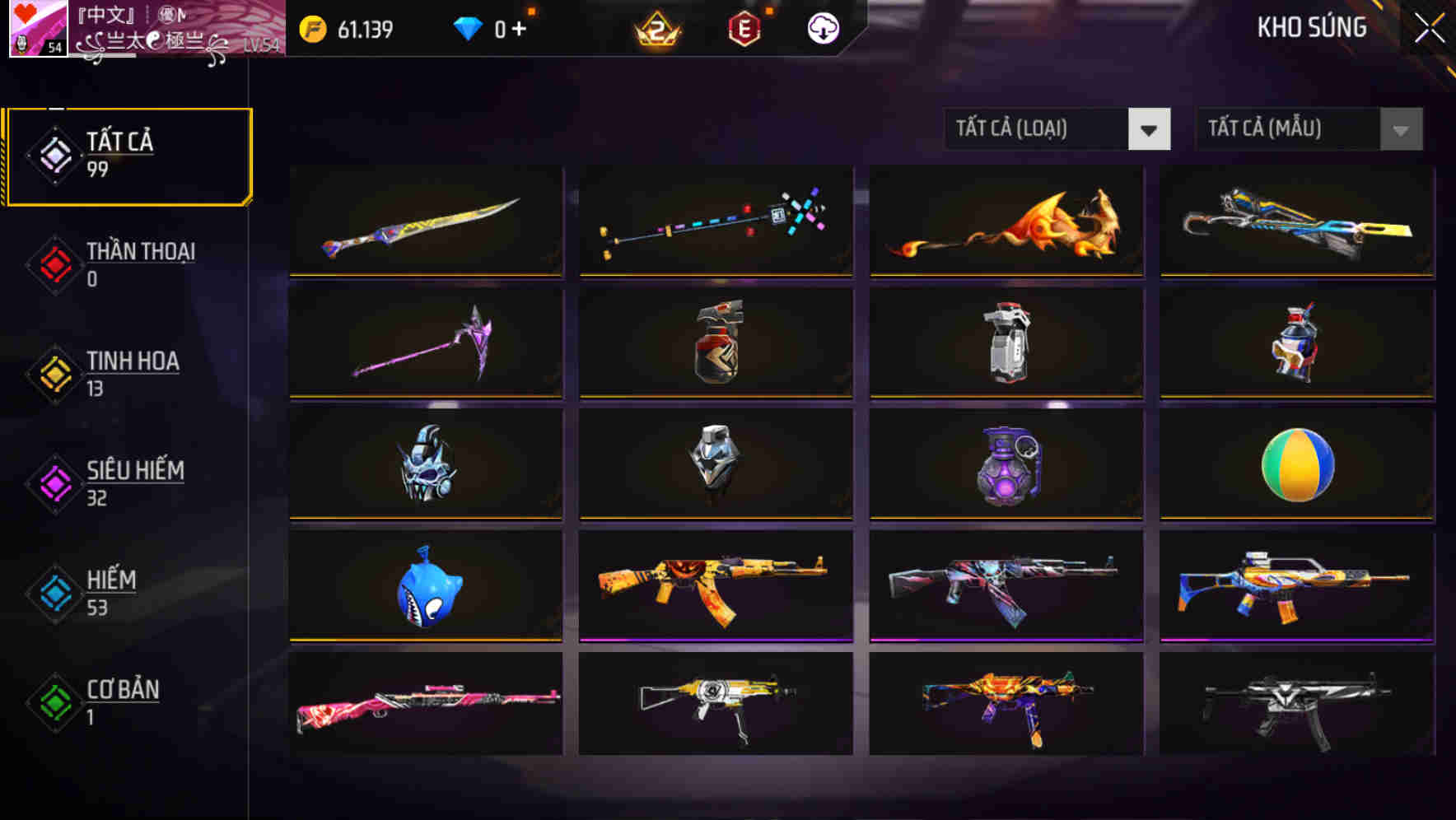Click the red E event badge
This screenshot has width=1456, height=820.
(743, 27)
